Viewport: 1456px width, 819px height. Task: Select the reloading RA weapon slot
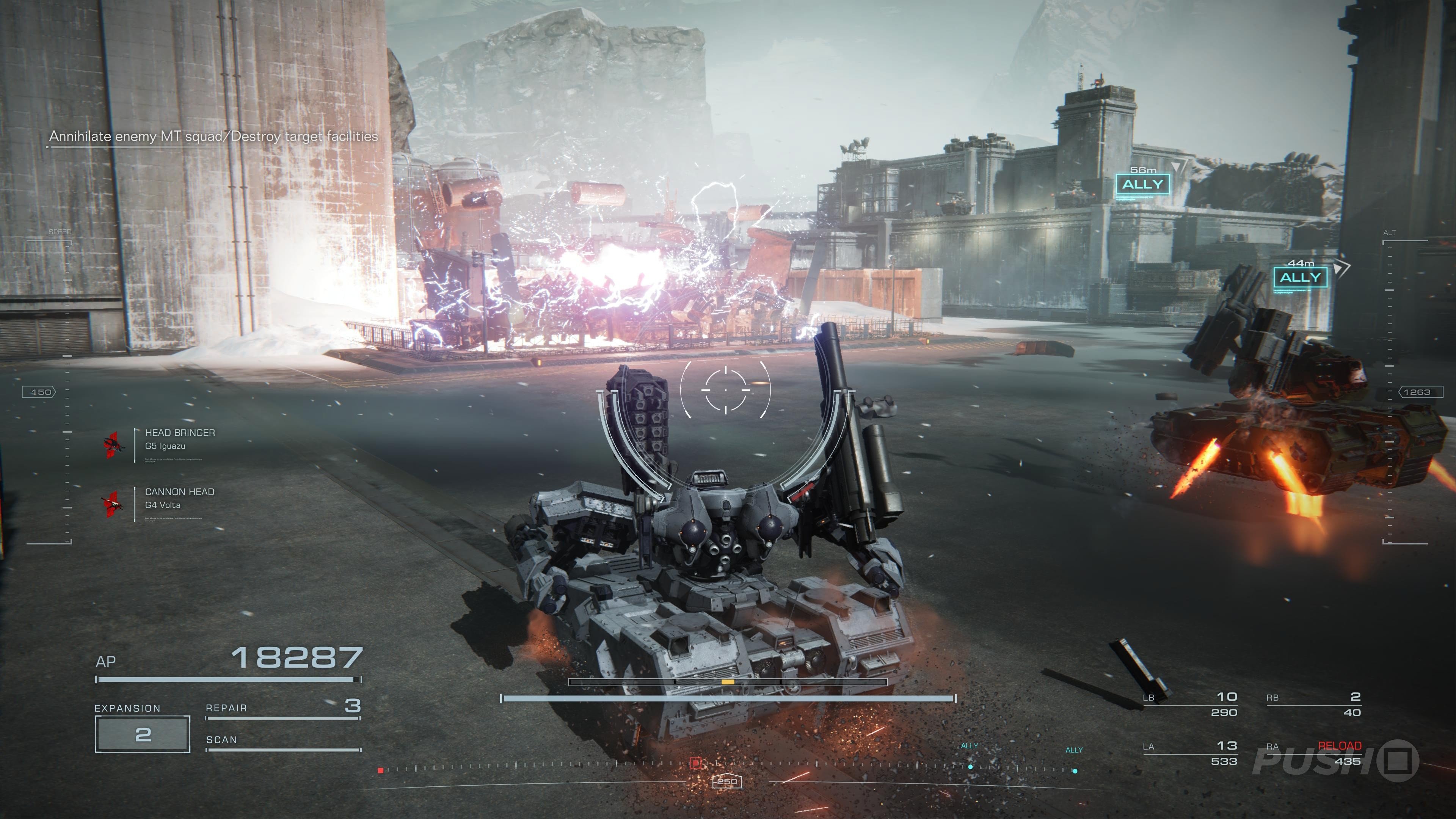click(x=1313, y=753)
